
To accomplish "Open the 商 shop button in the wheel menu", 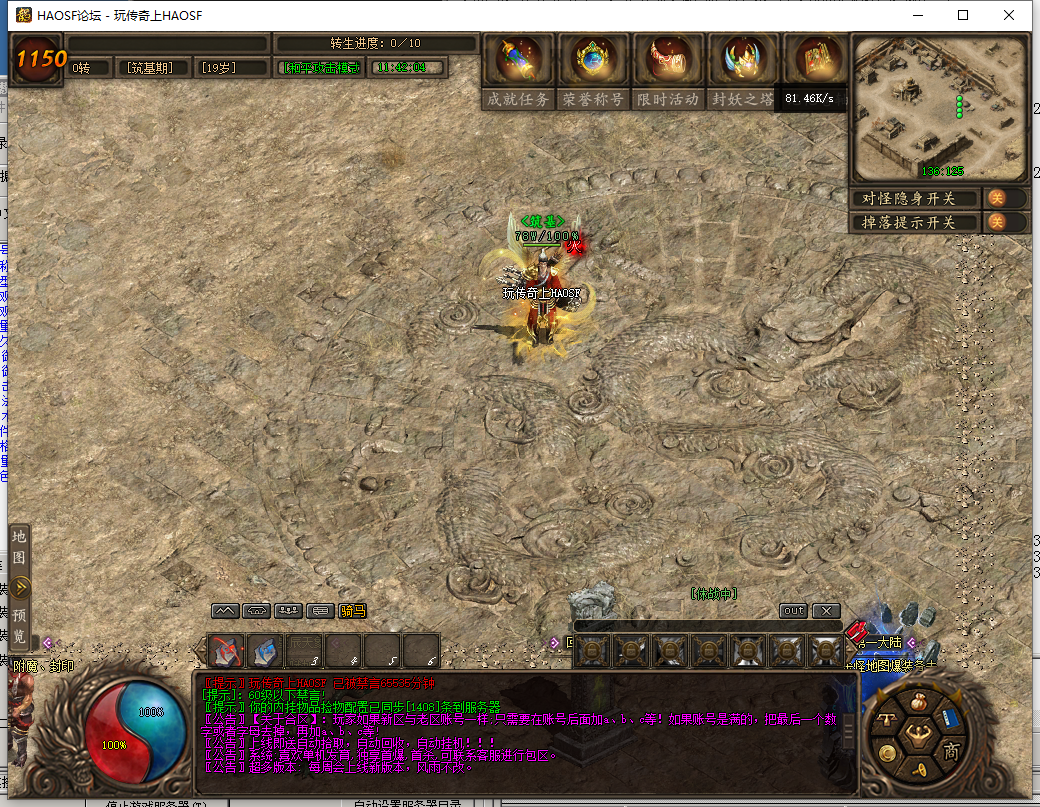I will click(x=951, y=751).
